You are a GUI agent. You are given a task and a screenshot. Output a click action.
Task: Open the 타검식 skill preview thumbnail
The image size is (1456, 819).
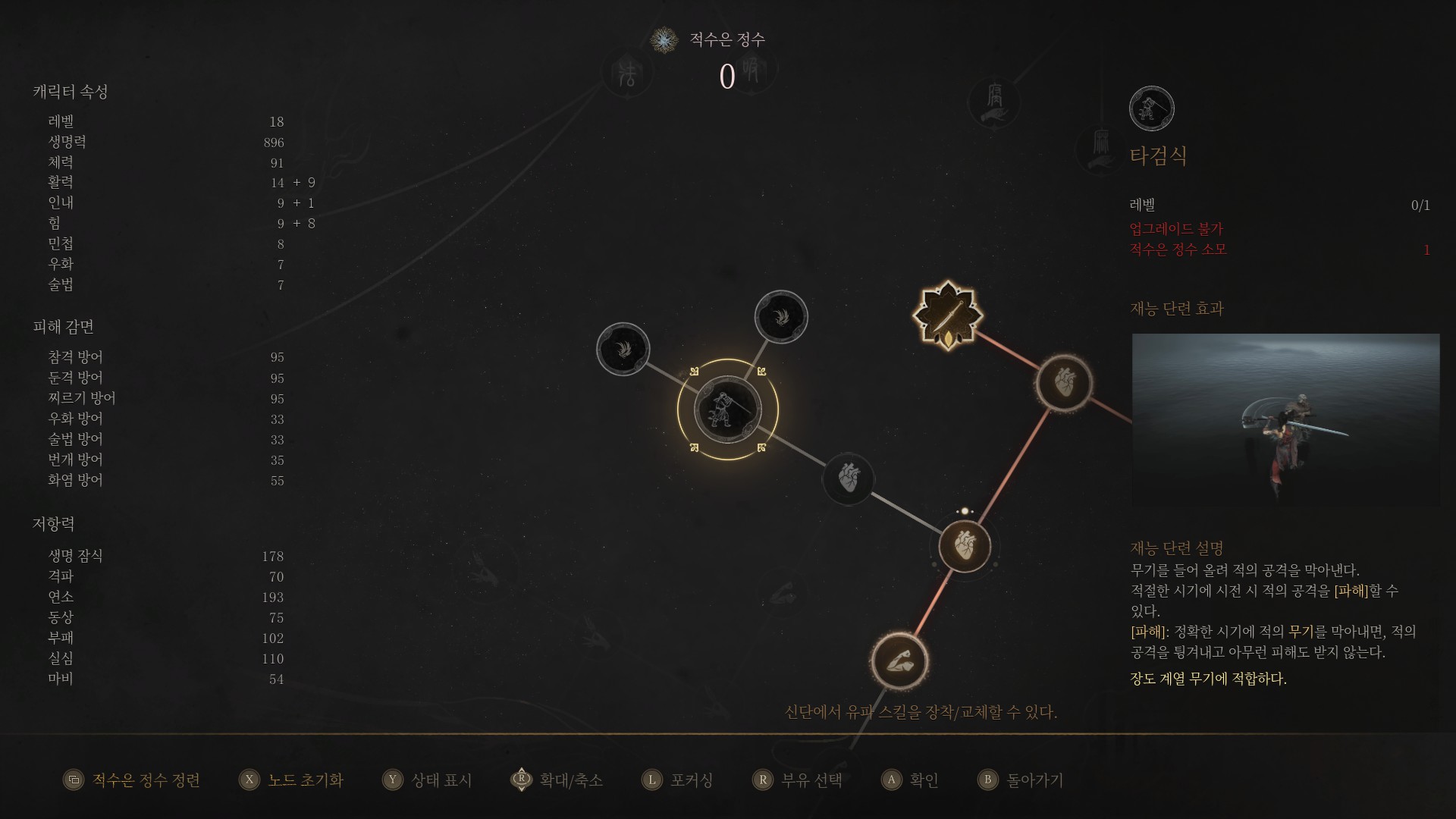point(1285,419)
